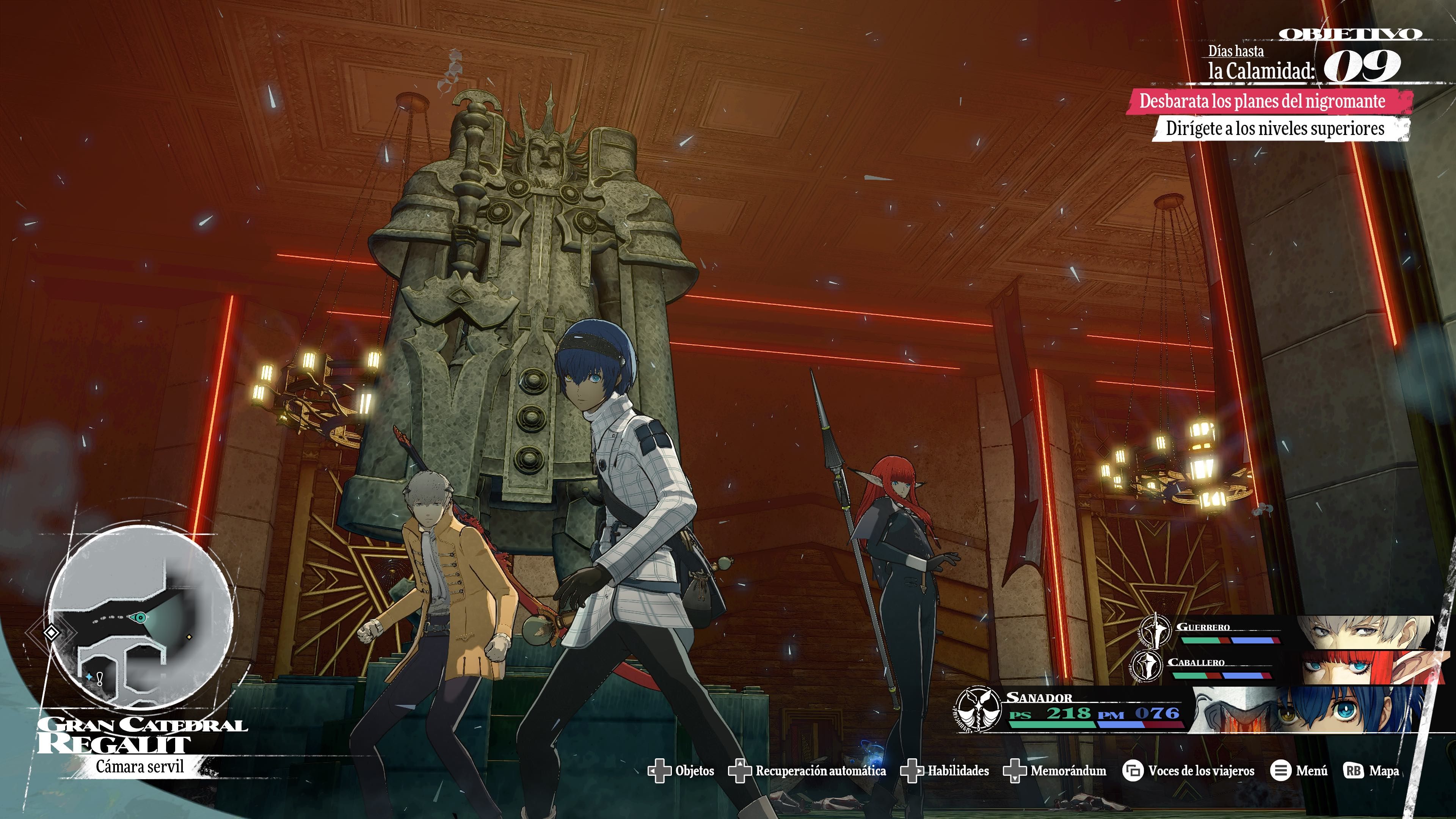Click the exclamation quest marker on minimap
The image size is (1456, 819).
point(100,679)
